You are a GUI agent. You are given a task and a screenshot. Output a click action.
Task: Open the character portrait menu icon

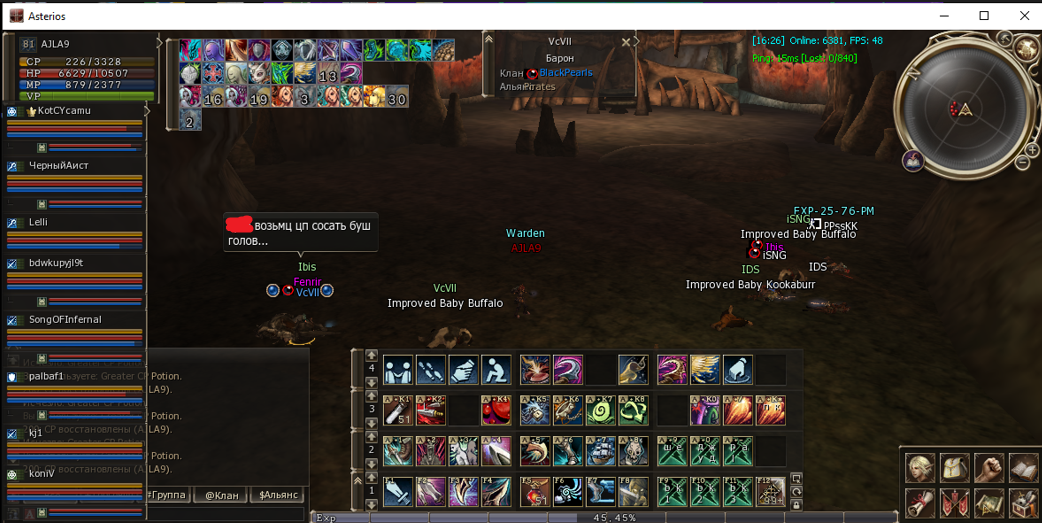920,467
